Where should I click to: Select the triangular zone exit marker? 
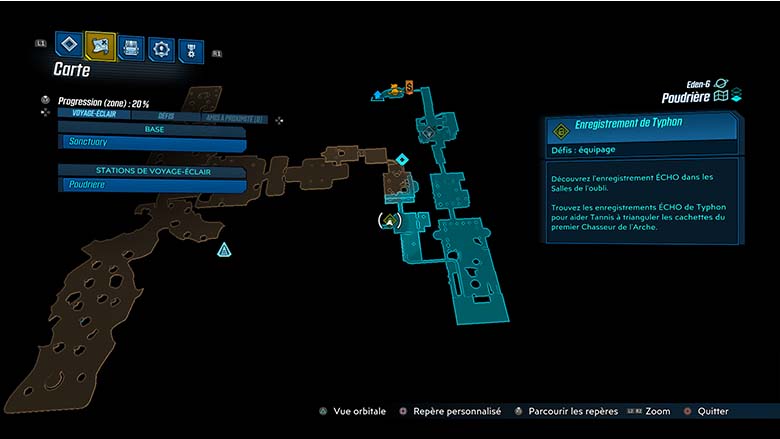(225, 249)
